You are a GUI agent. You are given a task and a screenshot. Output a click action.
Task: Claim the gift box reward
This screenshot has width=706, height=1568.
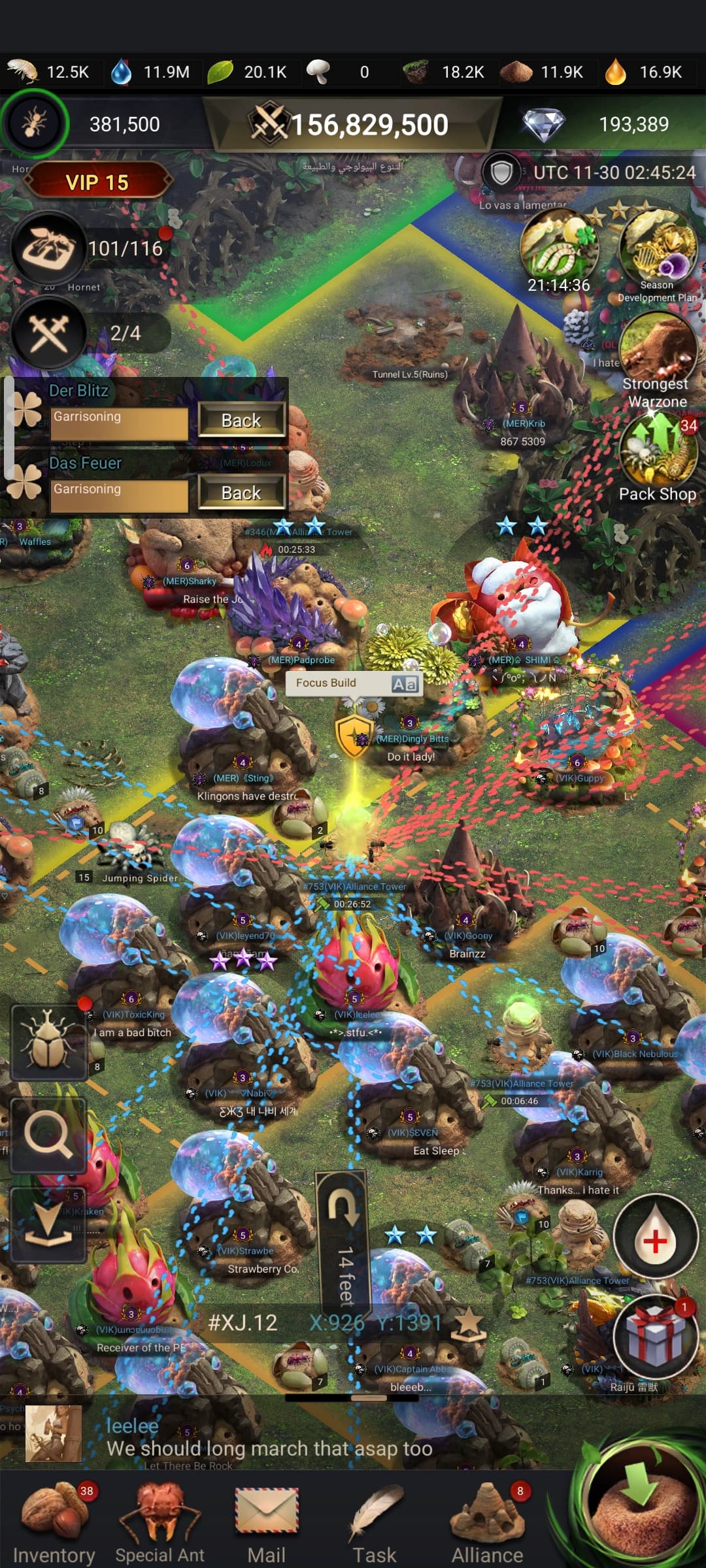(x=655, y=1335)
